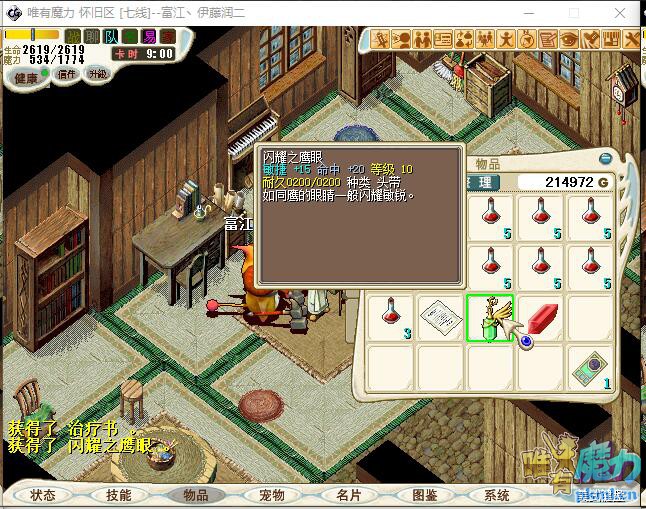
Task: Select the paper document item slot
Action: click(x=440, y=319)
